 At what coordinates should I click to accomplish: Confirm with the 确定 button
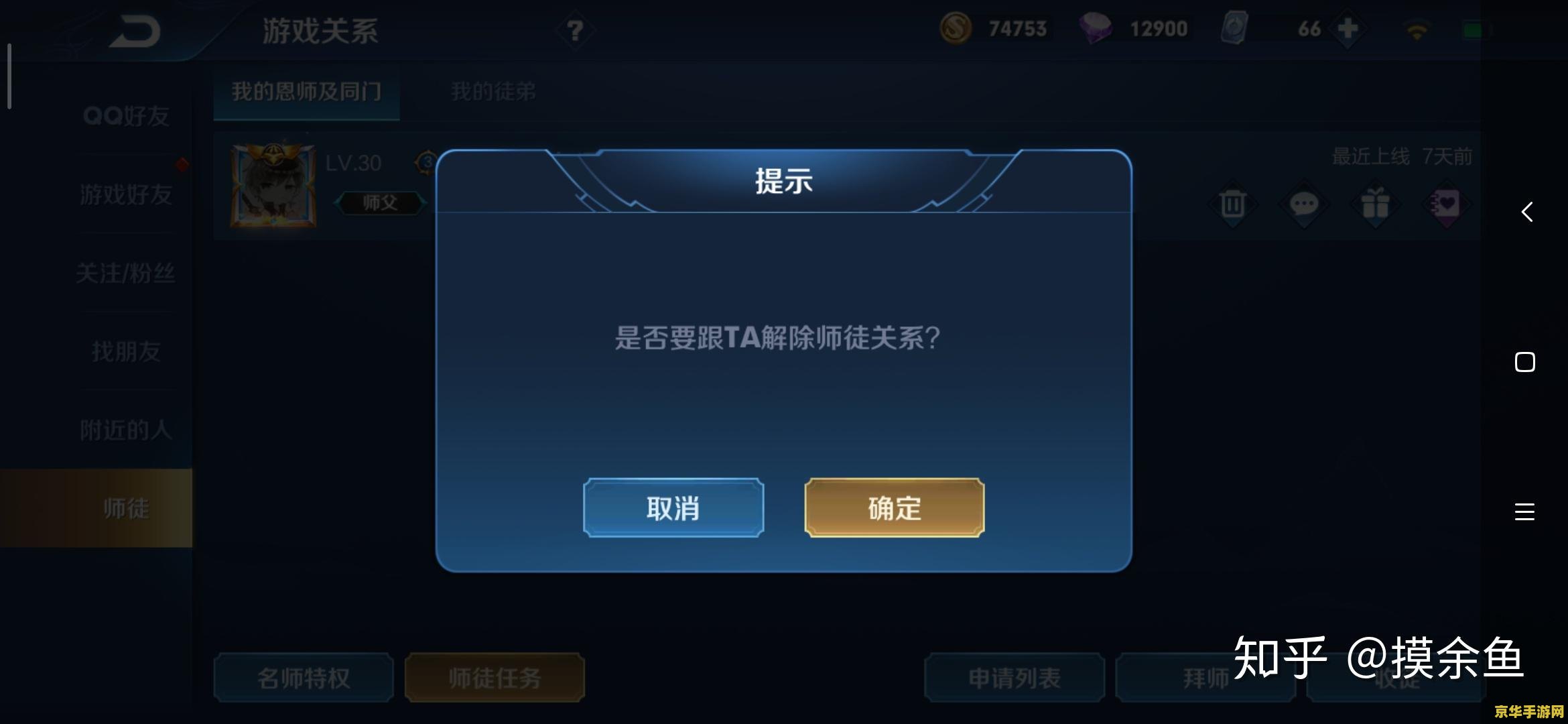tap(894, 508)
